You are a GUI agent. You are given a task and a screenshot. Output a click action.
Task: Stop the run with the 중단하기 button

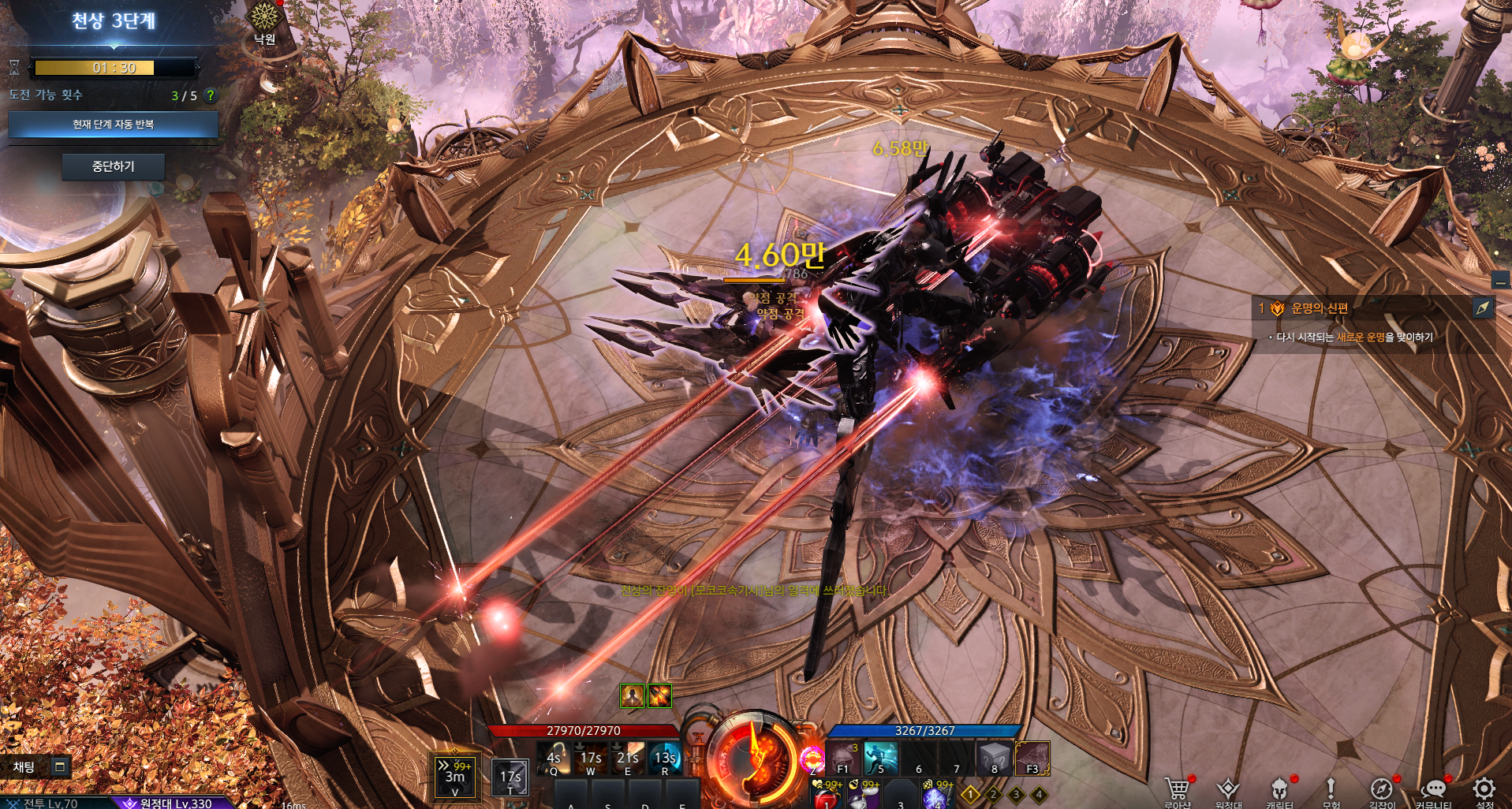click(113, 166)
